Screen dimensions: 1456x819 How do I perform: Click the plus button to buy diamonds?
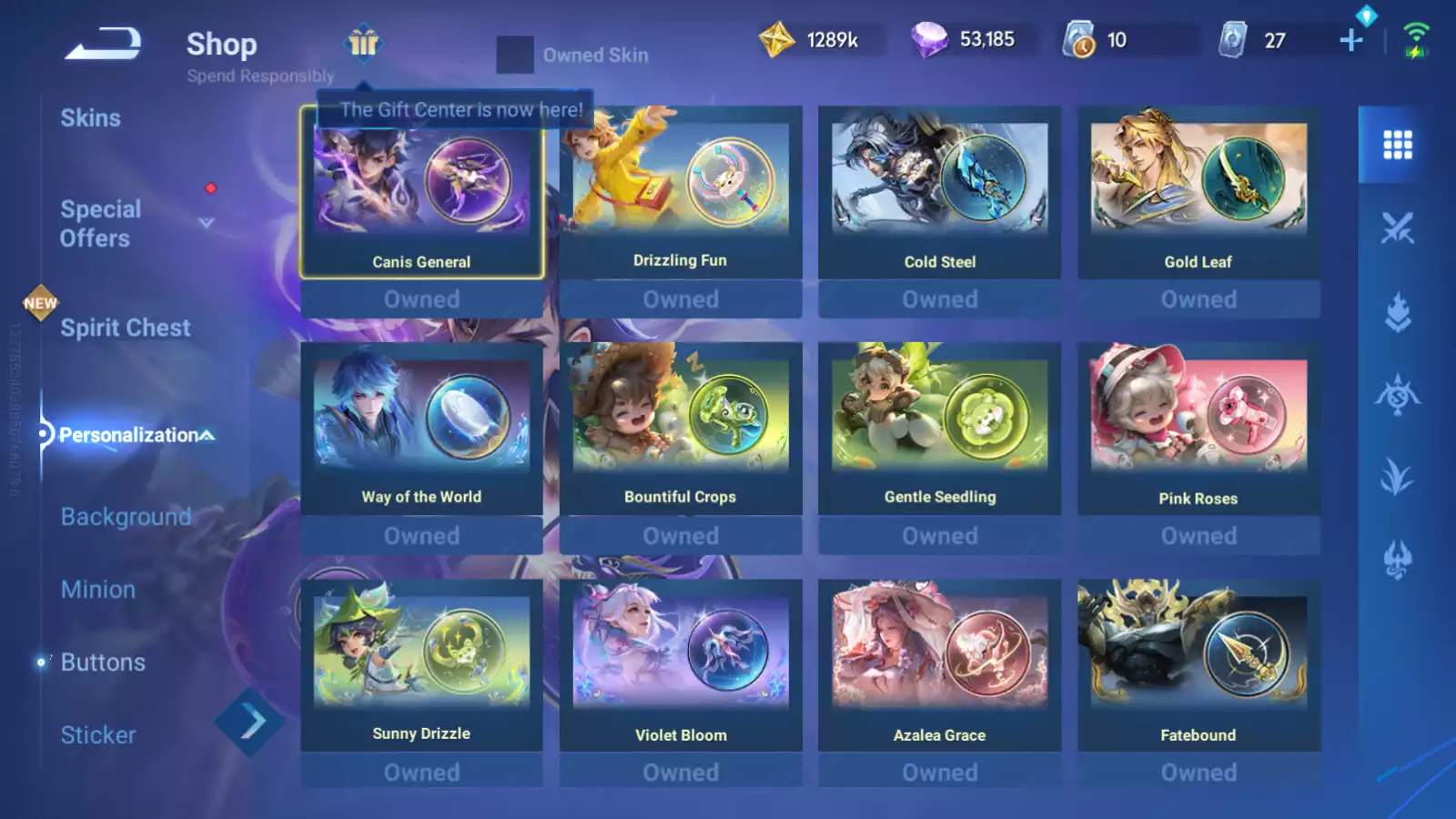pos(1350,38)
